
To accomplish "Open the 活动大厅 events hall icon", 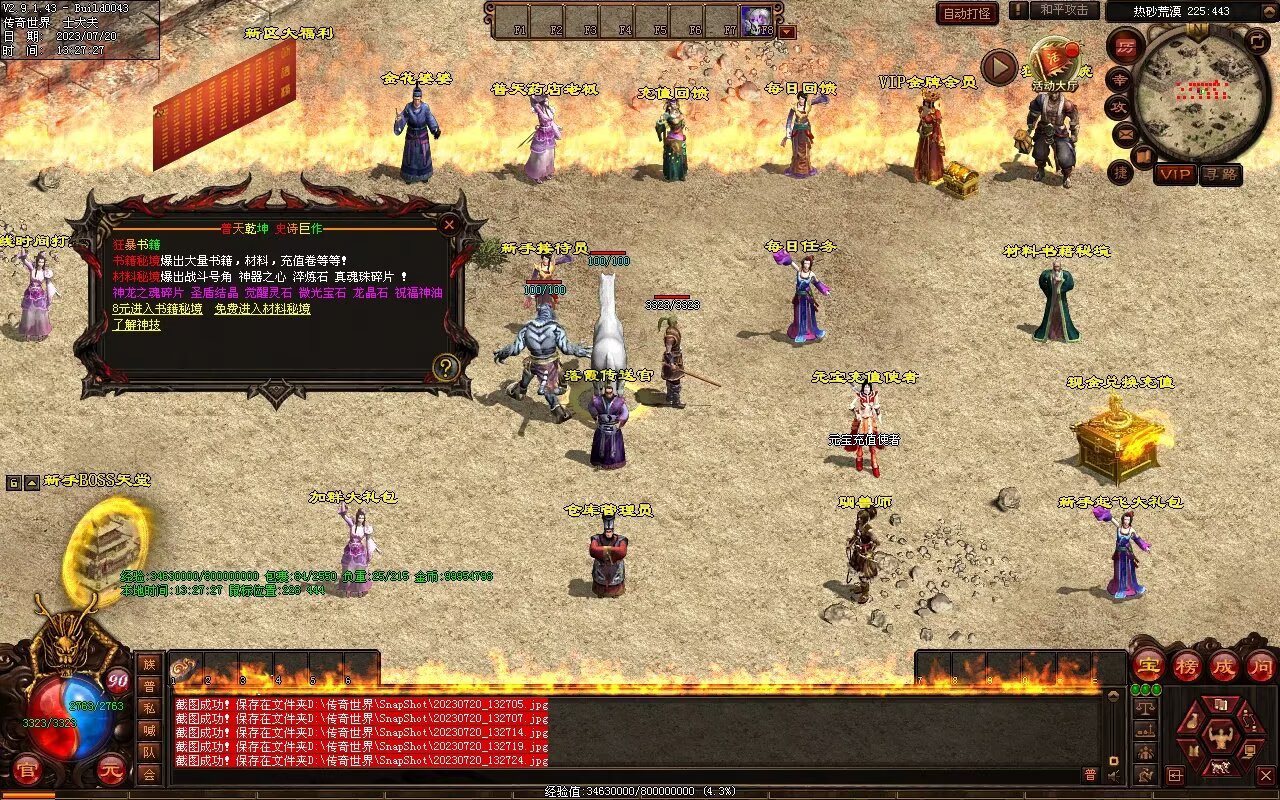I will [1055, 66].
